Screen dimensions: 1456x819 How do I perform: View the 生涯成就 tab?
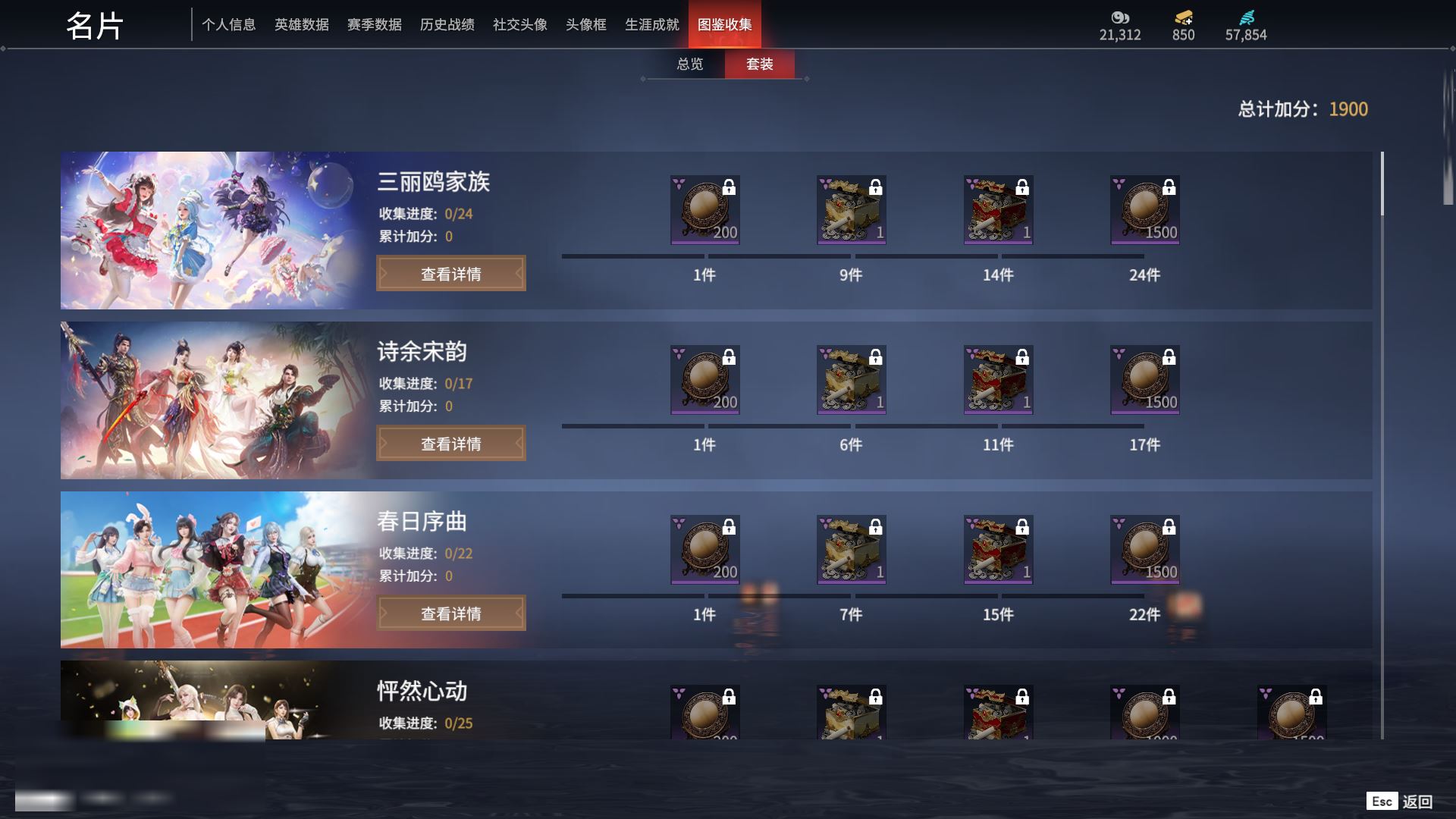pyautogui.click(x=651, y=25)
